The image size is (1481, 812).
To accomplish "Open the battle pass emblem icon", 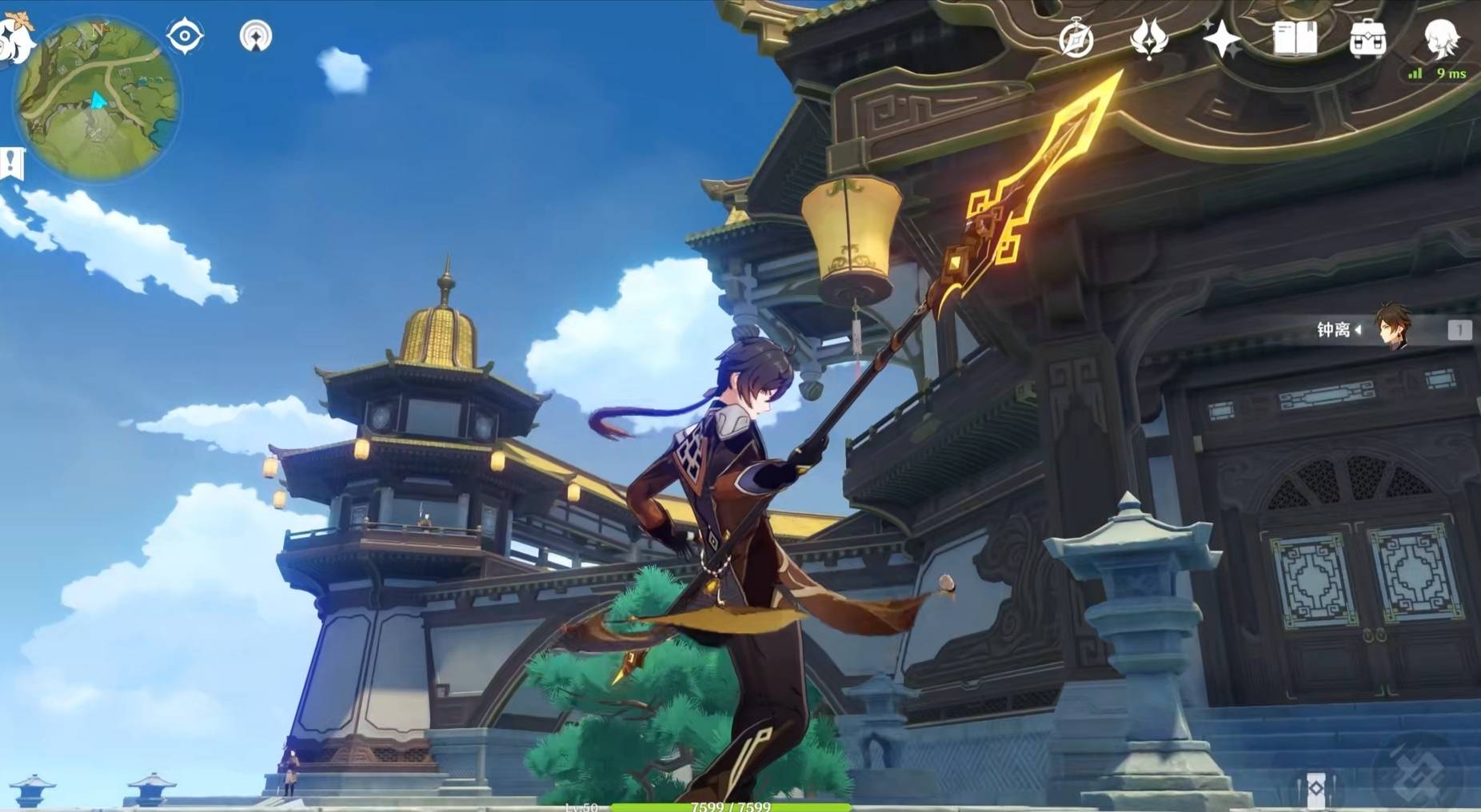I will tap(1149, 38).
